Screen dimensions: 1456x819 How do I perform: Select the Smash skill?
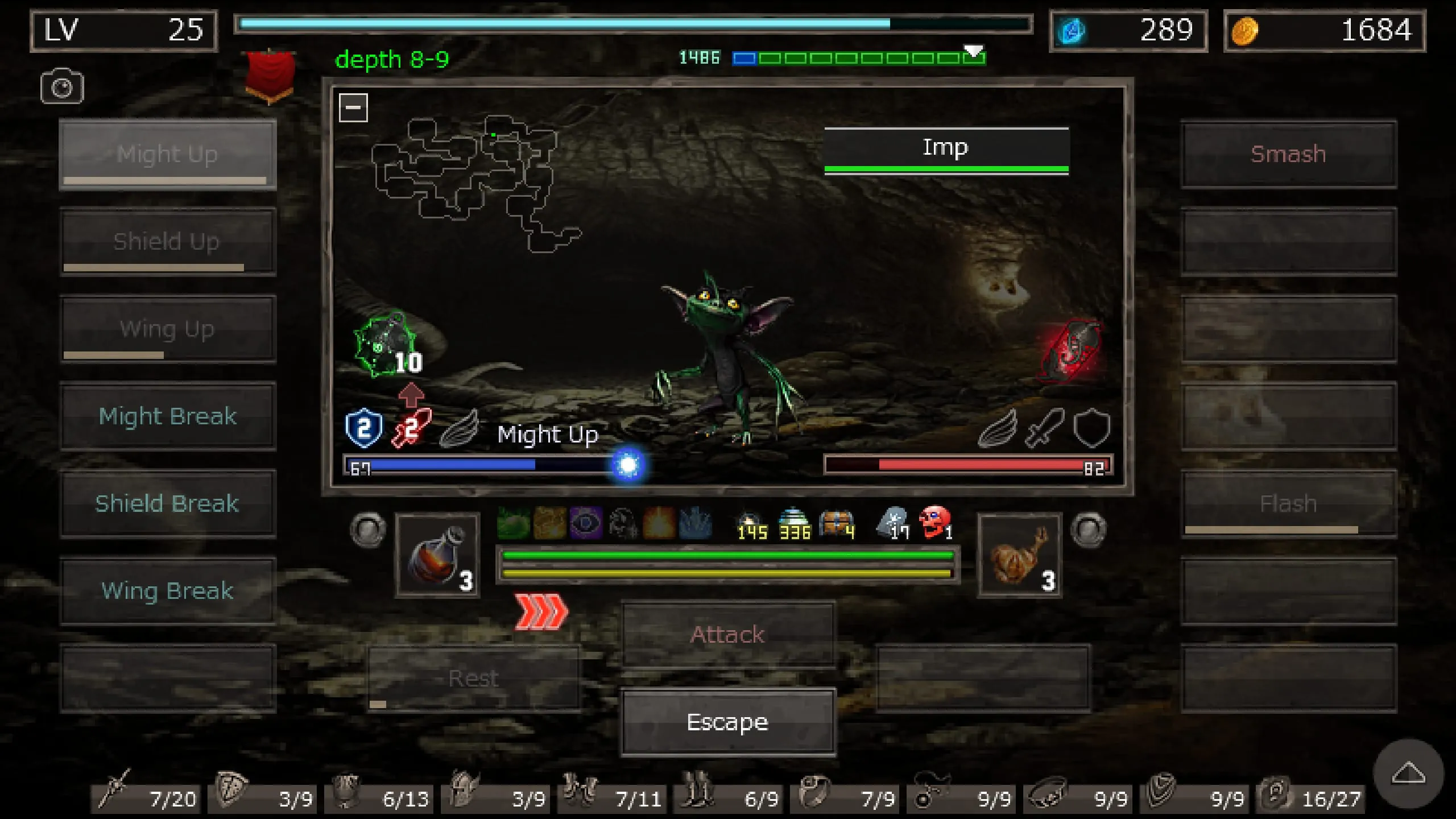(x=1288, y=154)
